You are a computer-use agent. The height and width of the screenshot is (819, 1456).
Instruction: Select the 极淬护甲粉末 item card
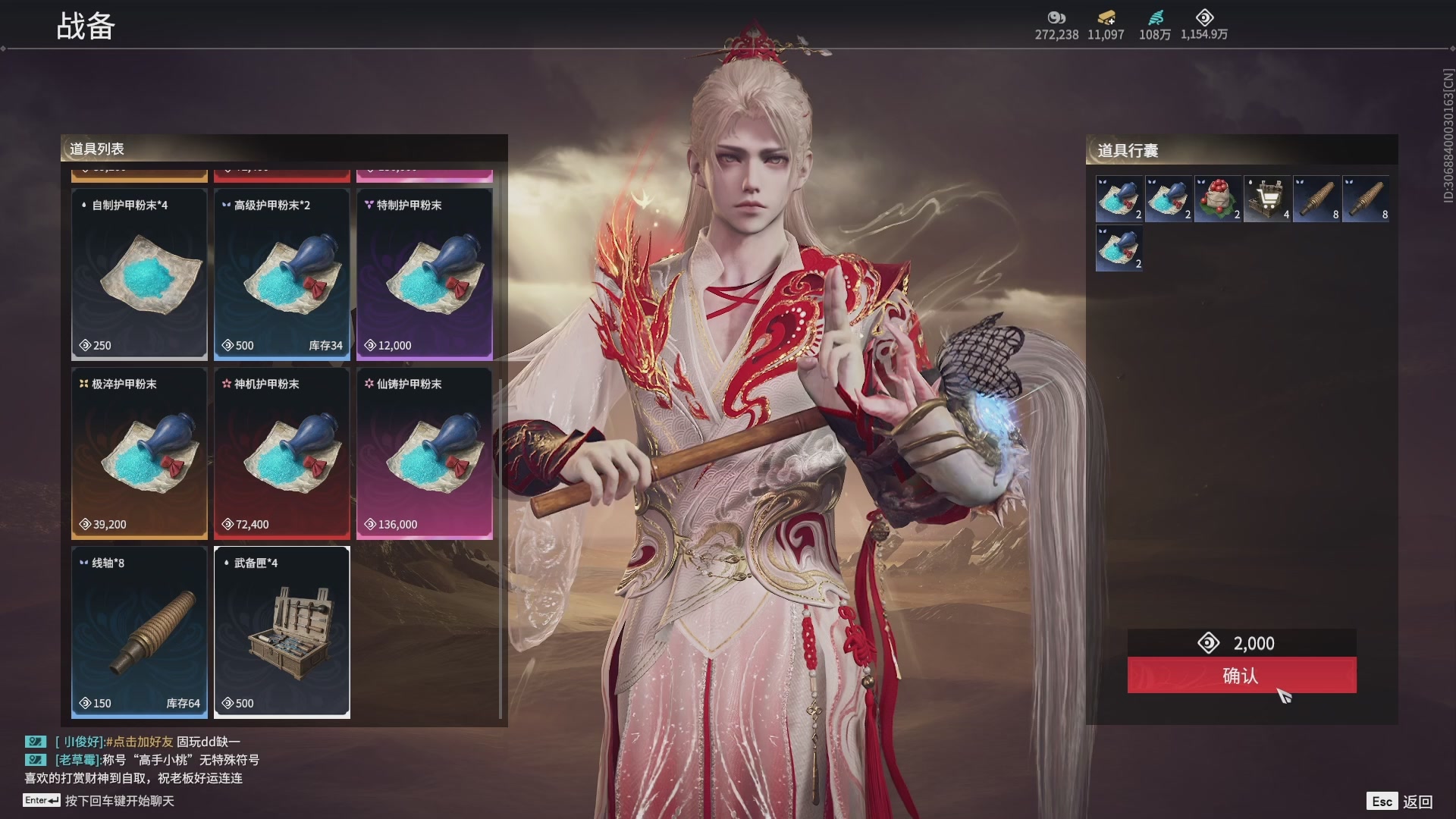coord(140,453)
